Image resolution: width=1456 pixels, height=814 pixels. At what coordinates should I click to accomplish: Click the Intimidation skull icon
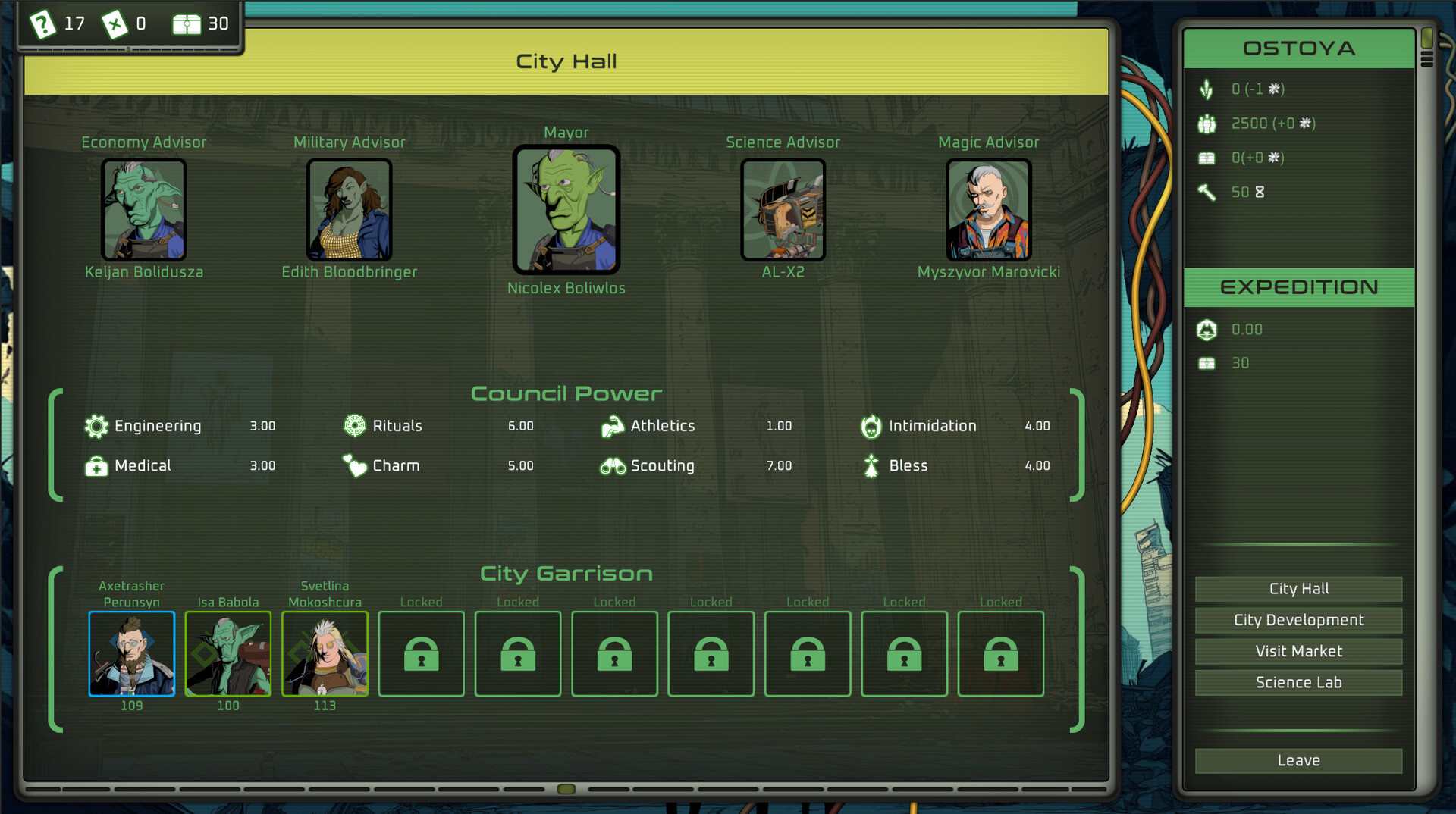click(x=872, y=426)
